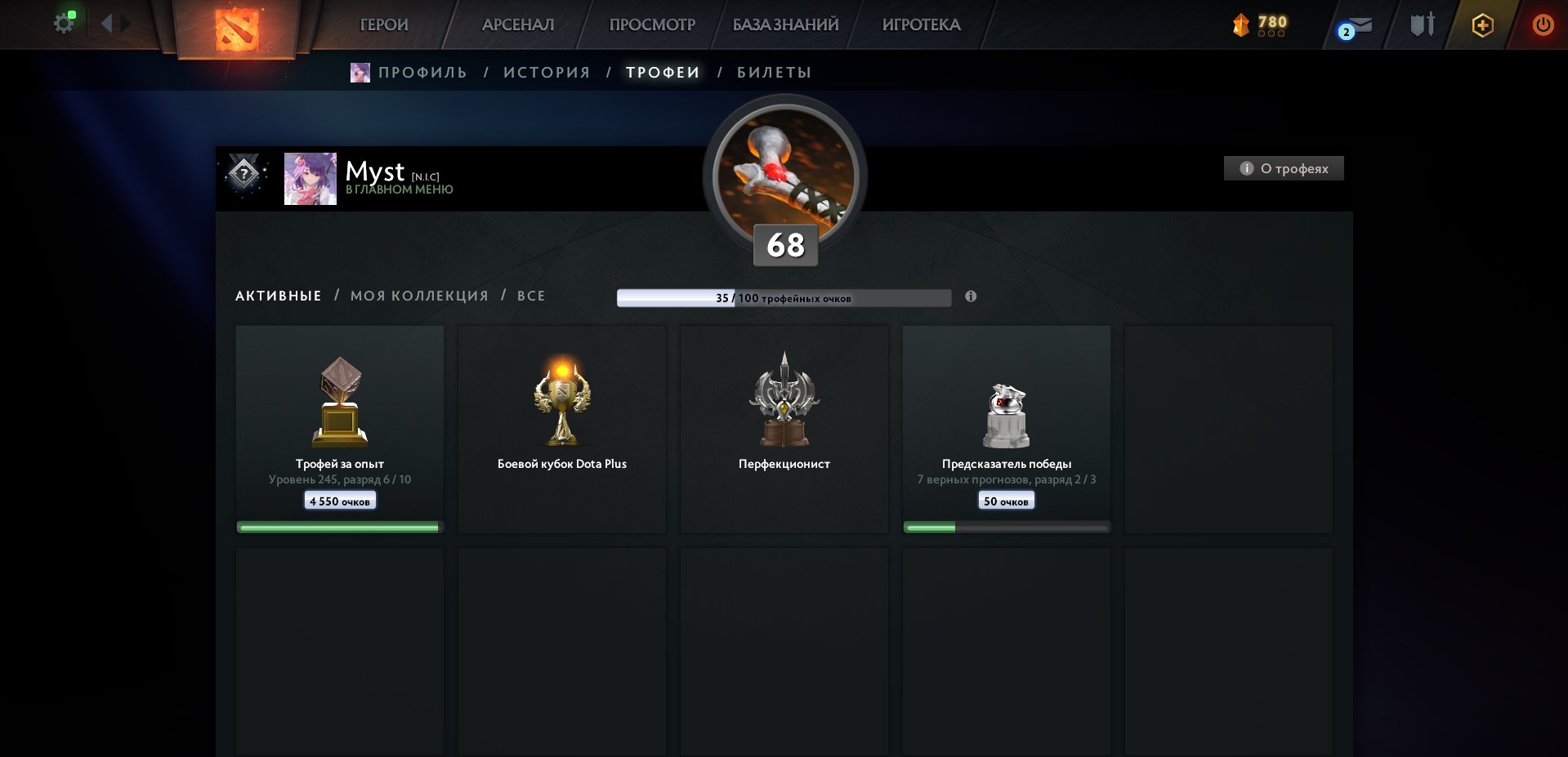This screenshot has width=1568, height=757.
Task: Click the info icon beside the trophy progress bar
Action: click(x=971, y=298)
